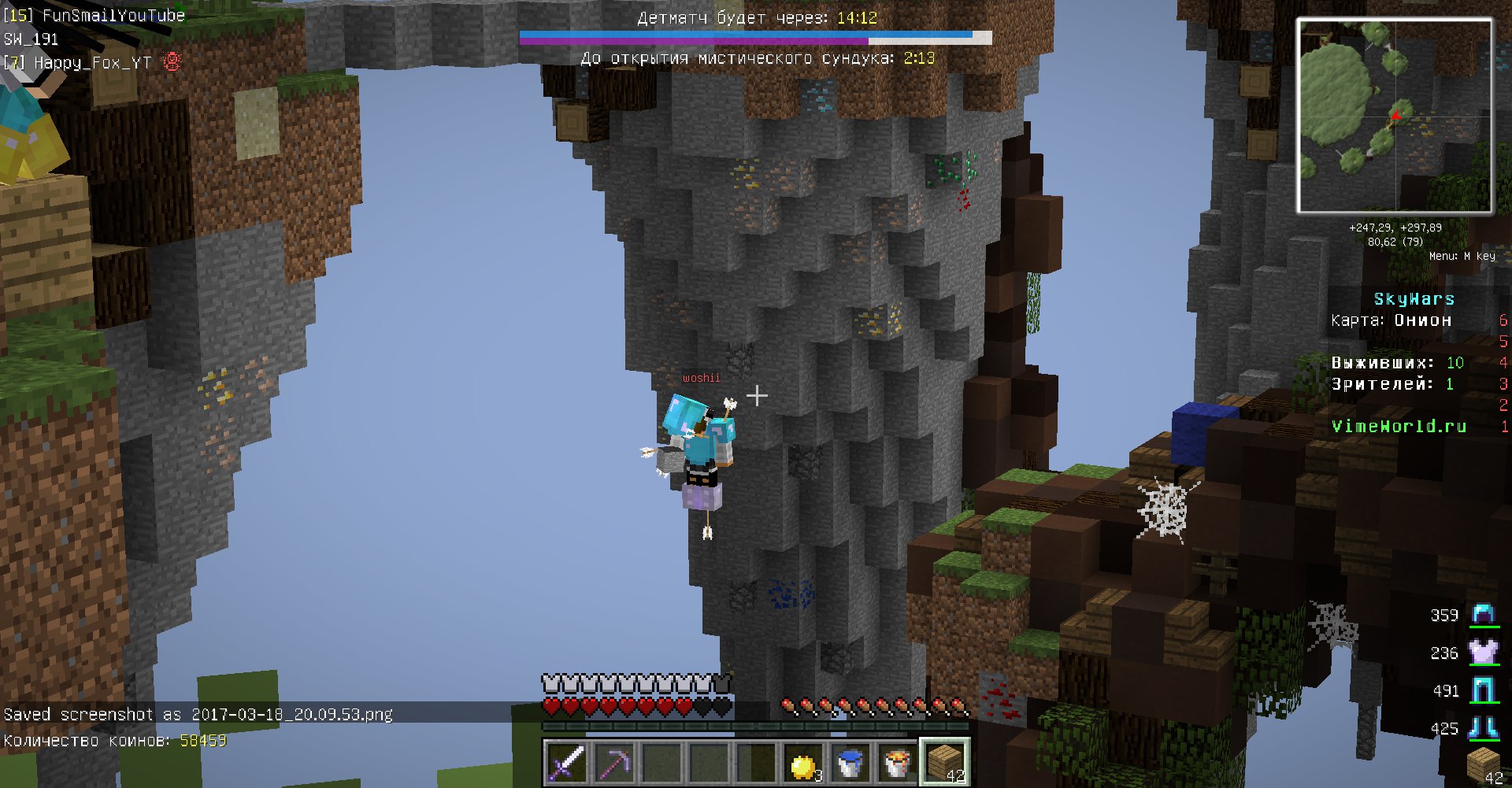This screenshot has height=788, width=1512.
Task: Click the diamond helmet armor status icon
Action: click(1484, 615)
